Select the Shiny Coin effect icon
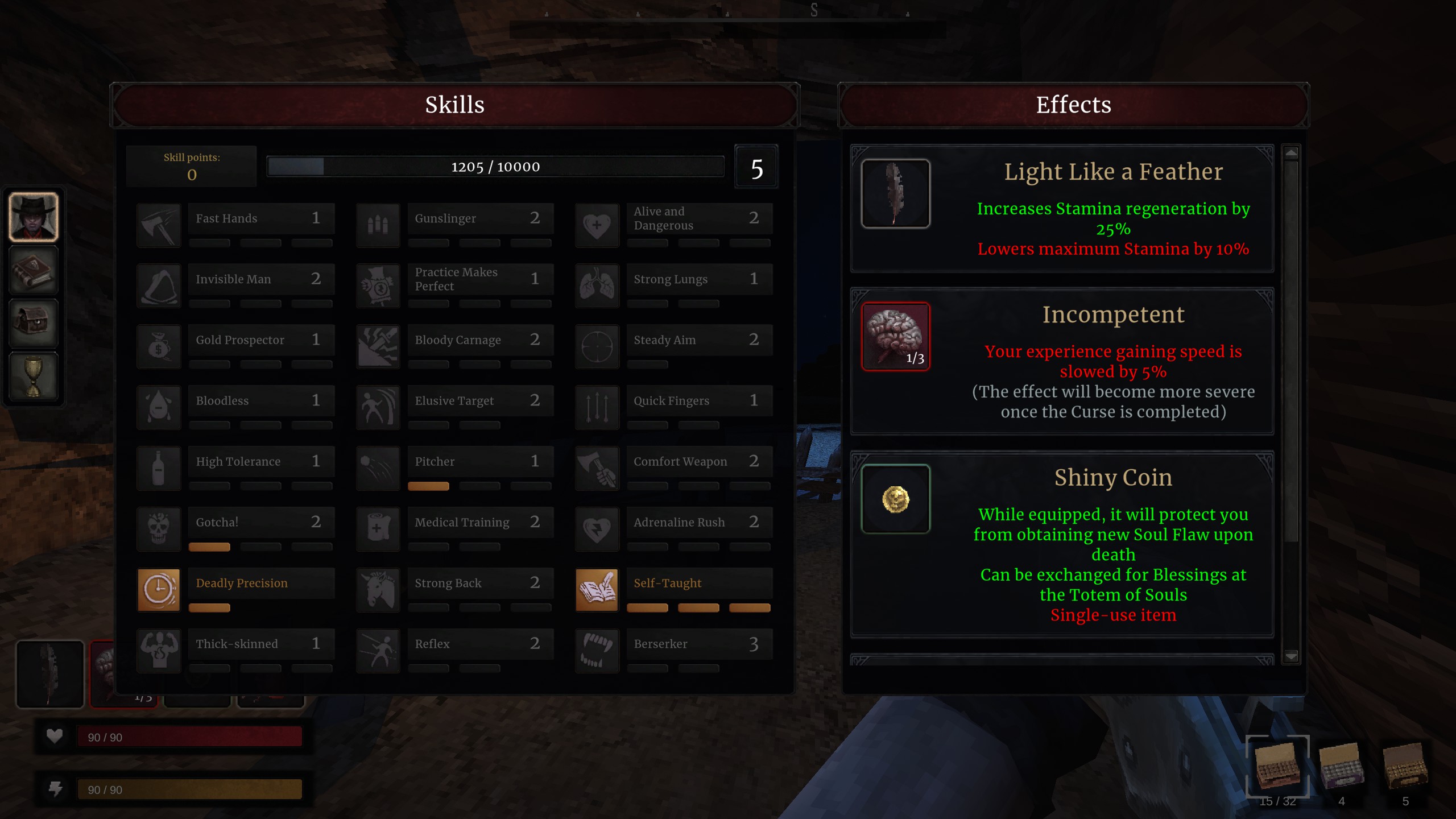Viewport: 1456px width, 819px height. [895, 499]
